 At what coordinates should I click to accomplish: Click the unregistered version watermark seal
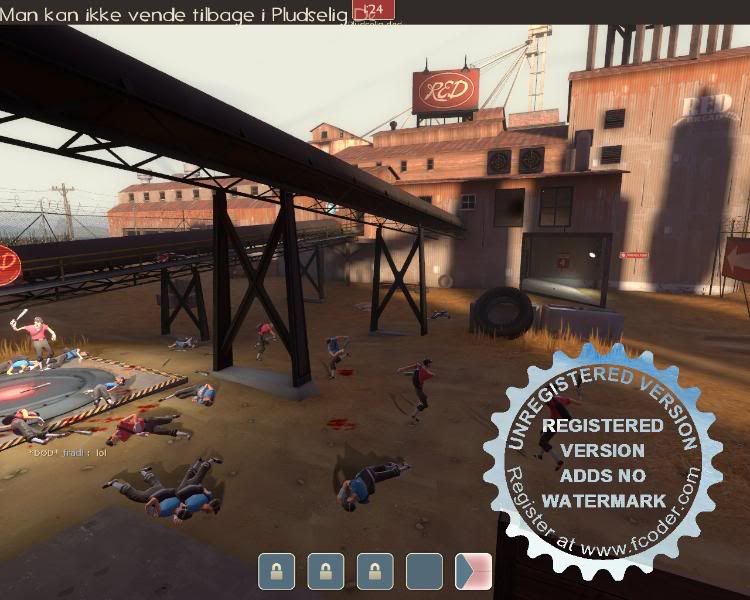click(x=602, y=450)
